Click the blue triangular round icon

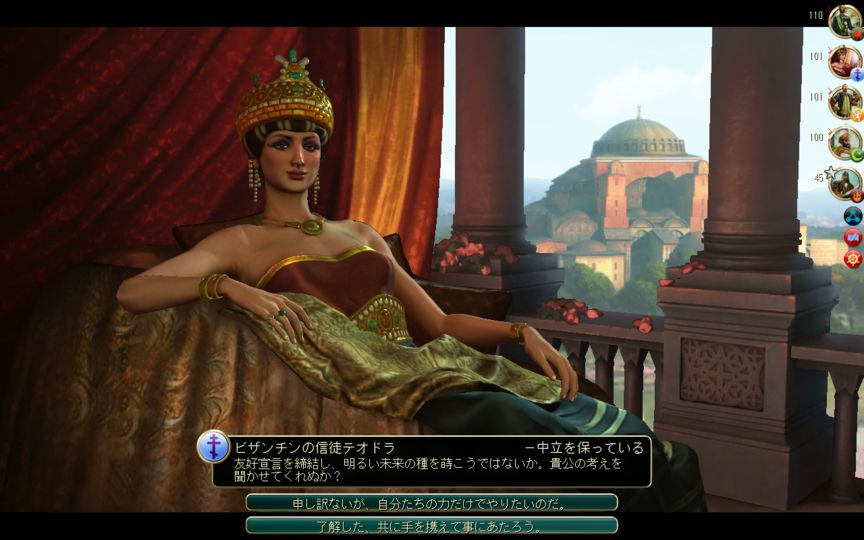click(853, 215)
